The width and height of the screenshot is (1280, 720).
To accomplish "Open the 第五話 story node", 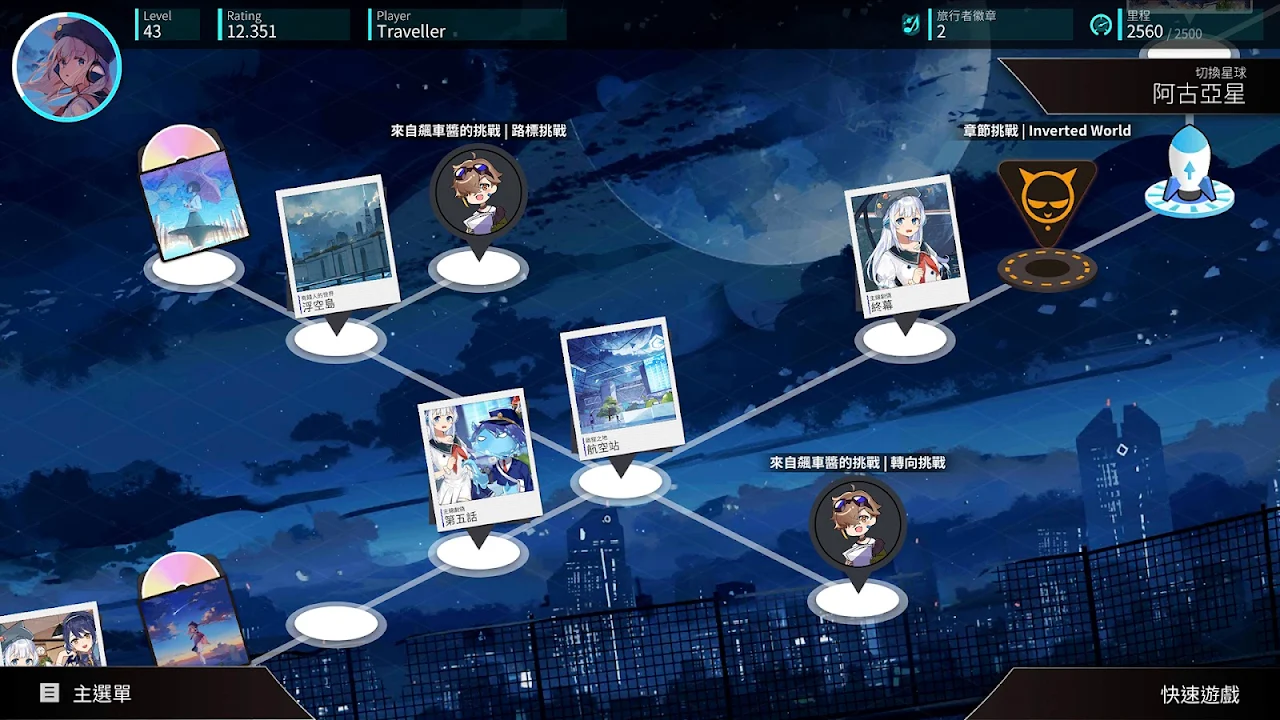I will point(478,461).
